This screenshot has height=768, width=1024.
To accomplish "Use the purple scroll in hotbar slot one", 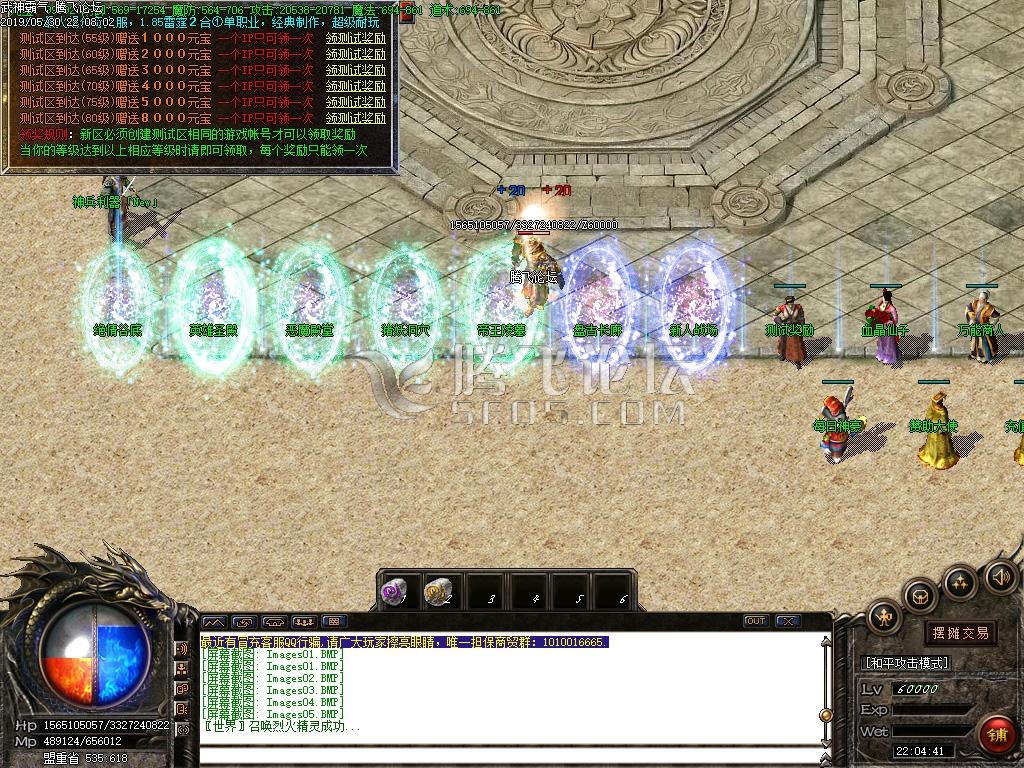I will tap(394, 593).
